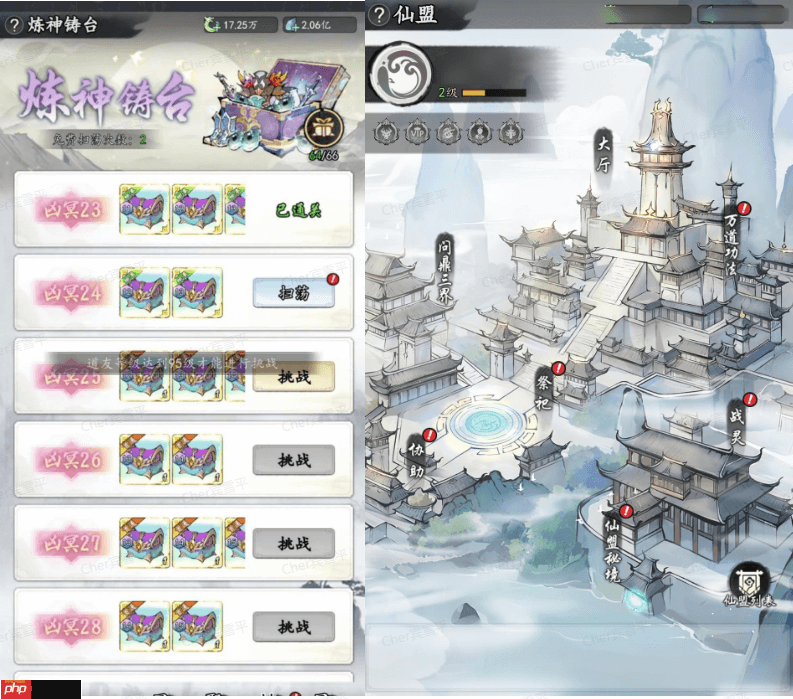Select the 凶冥23 cleared stage row
793x699 pixels.
click(x=183, y=209)
